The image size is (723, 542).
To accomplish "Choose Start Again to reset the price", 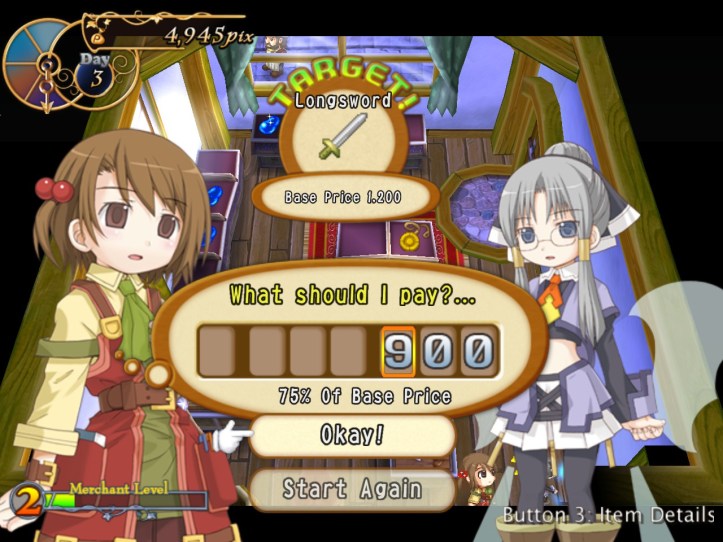I will click(352, 488).
